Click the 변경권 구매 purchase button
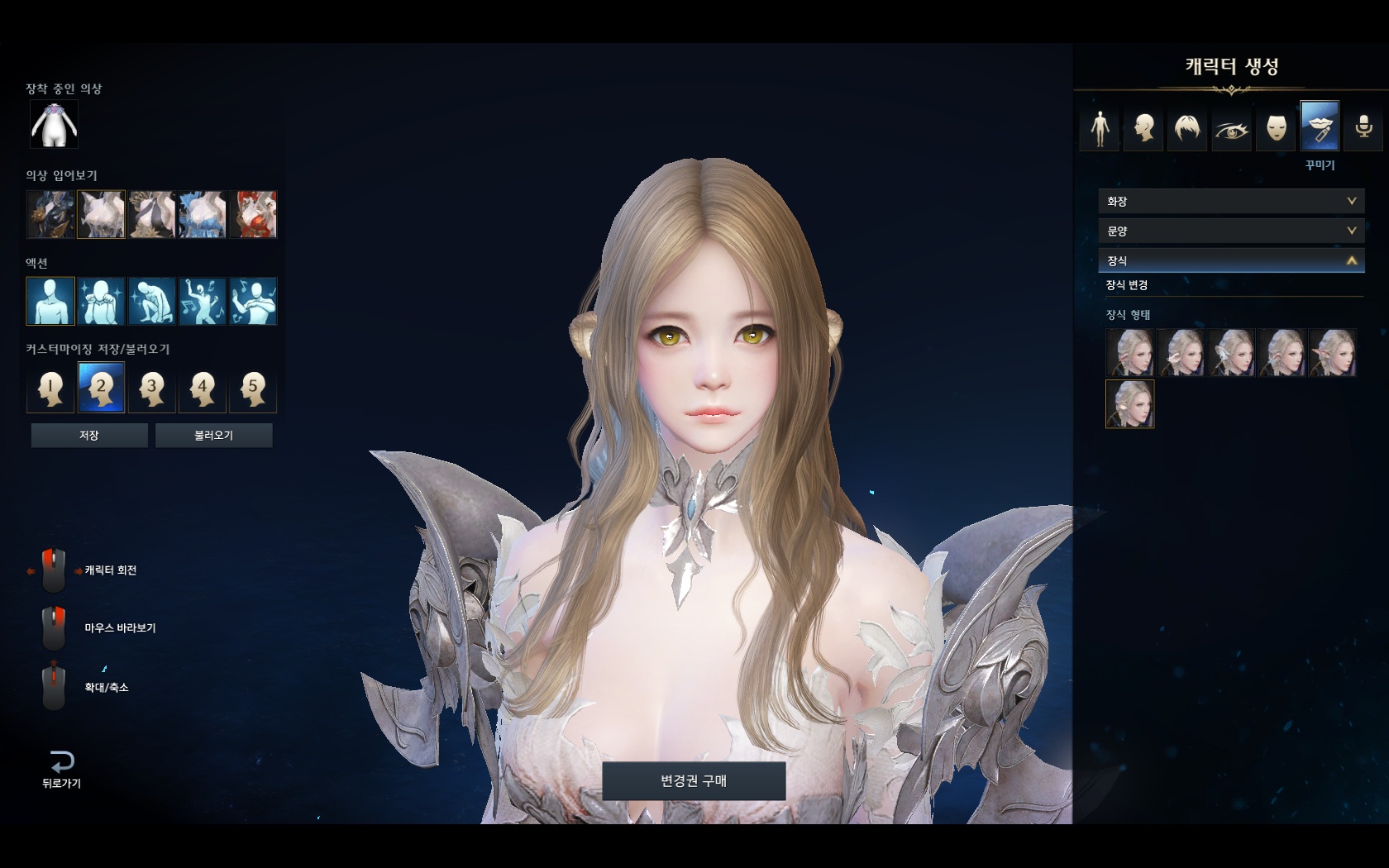 (694, 781)
